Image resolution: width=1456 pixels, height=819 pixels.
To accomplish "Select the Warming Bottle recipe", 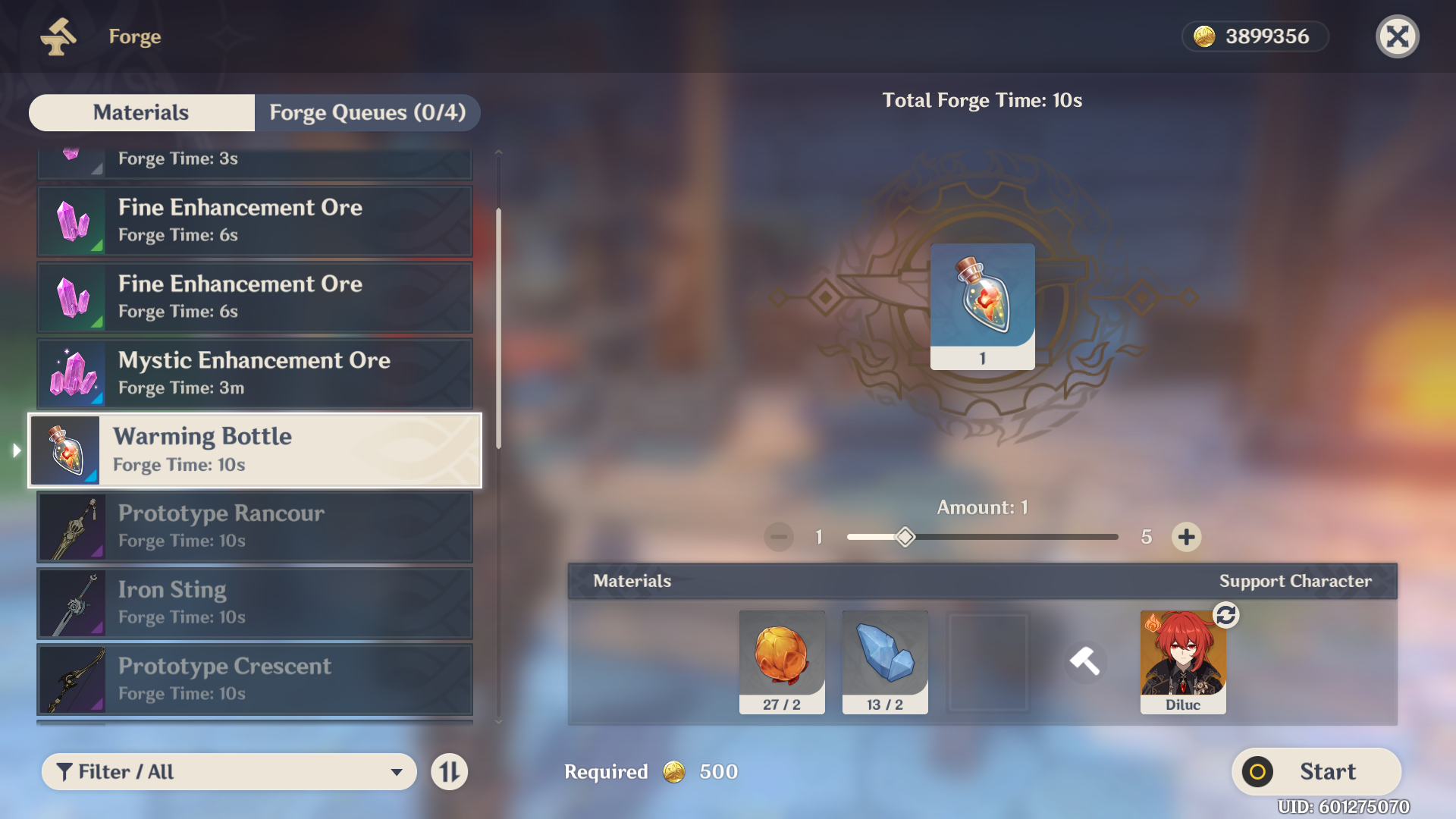I will (x=255, y=450).
